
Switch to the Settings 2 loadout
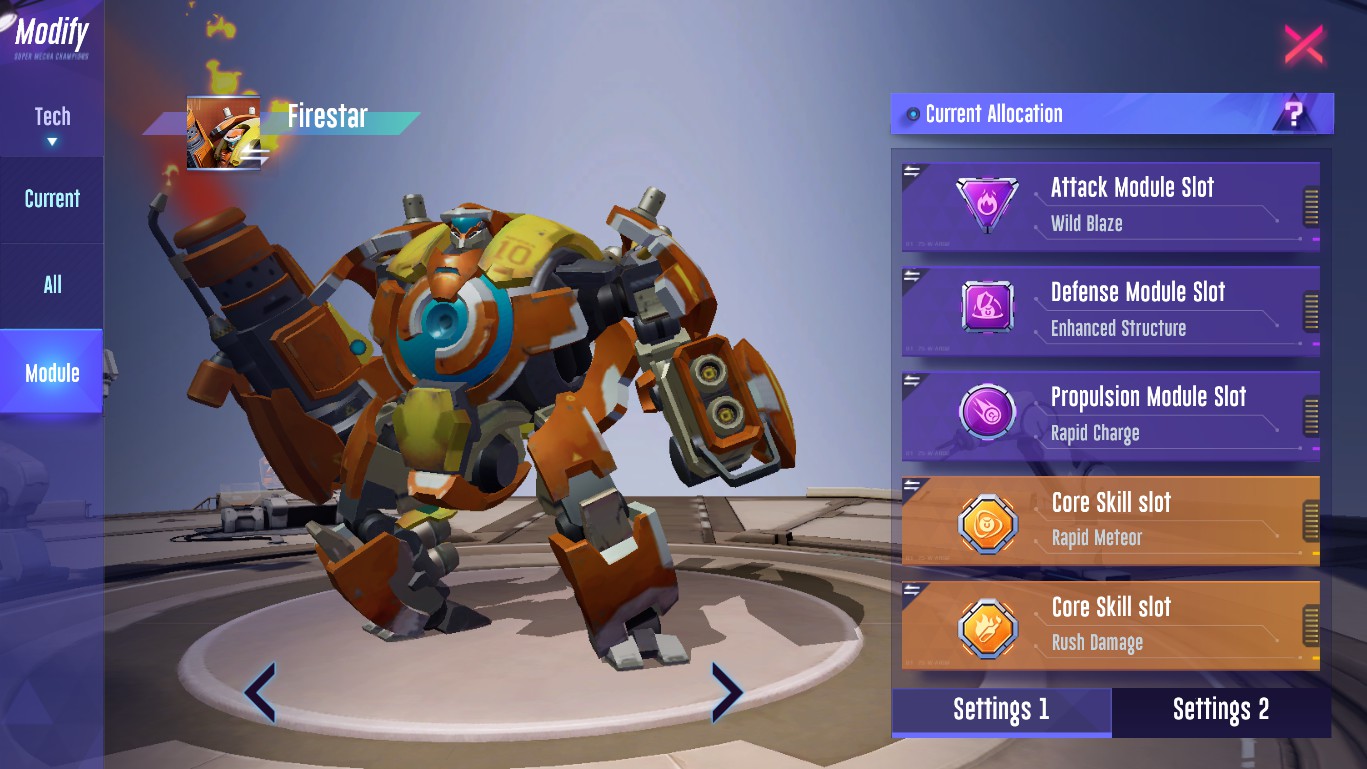click(x=1221, y=711)
